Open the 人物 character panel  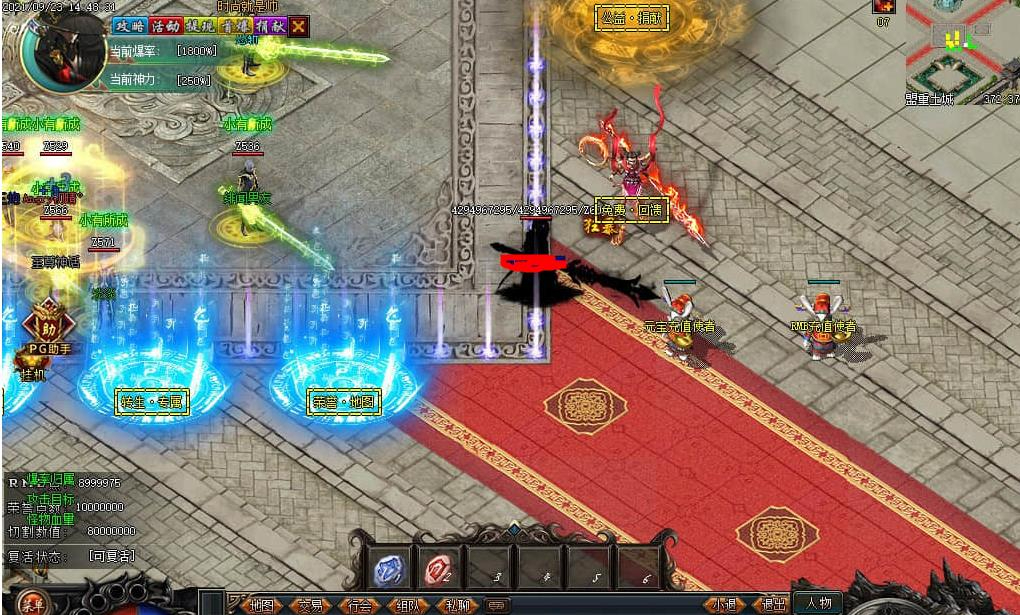(x=819, y=603)
